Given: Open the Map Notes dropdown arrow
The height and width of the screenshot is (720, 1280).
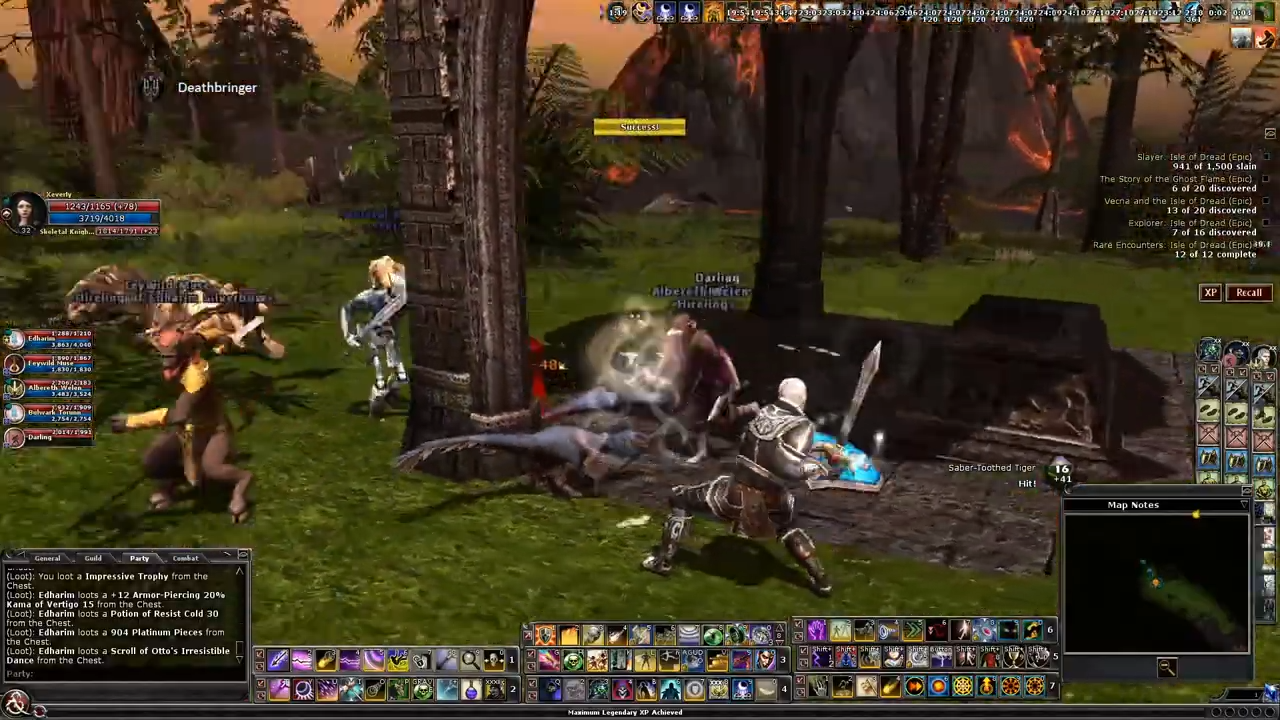Looking at the screenshot, I should 1243,505.
